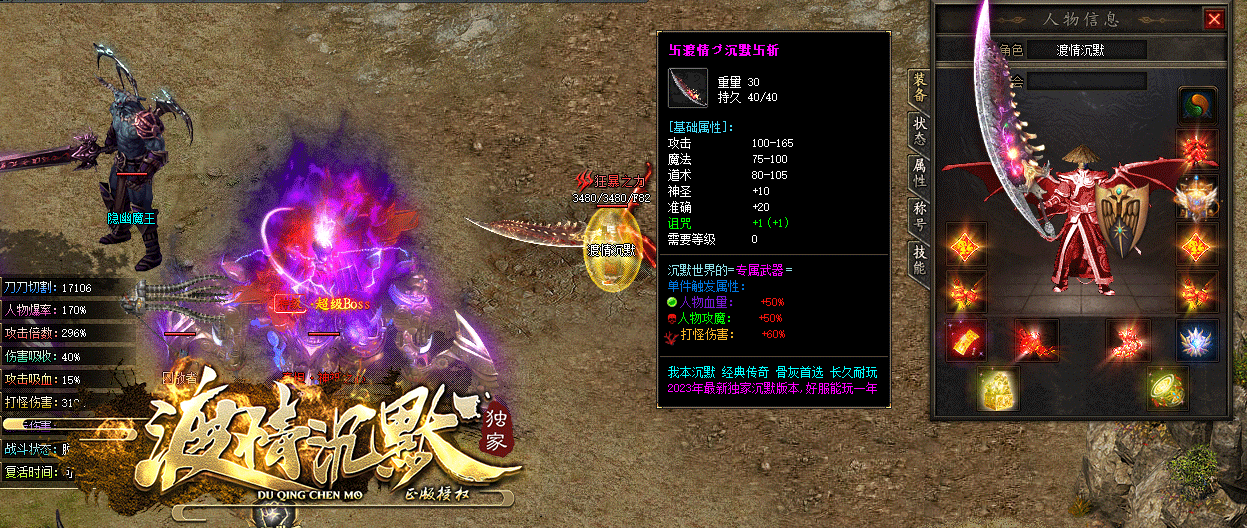Screen dimensions: 1247x528
Task: Select the yellow gold nugget slot
Action: click(996, 386)
